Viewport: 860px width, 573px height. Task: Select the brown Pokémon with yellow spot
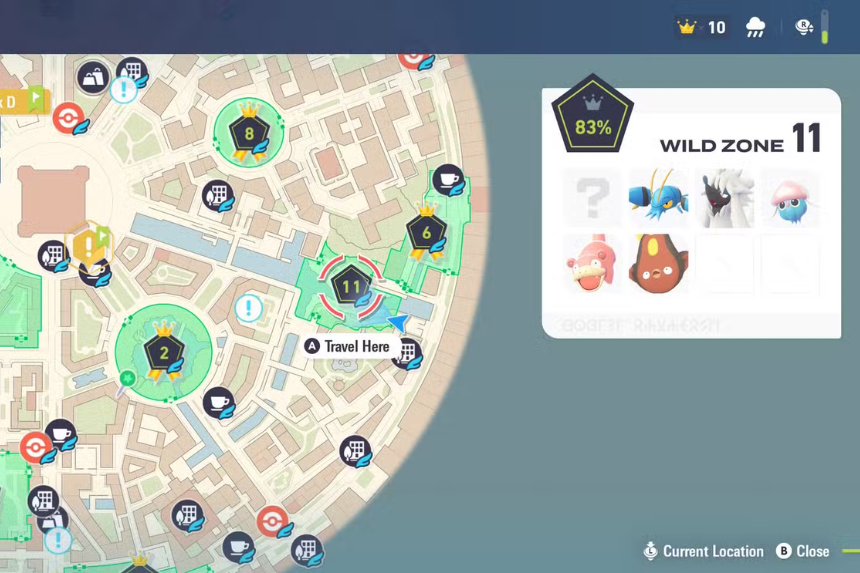pos(658,263)
